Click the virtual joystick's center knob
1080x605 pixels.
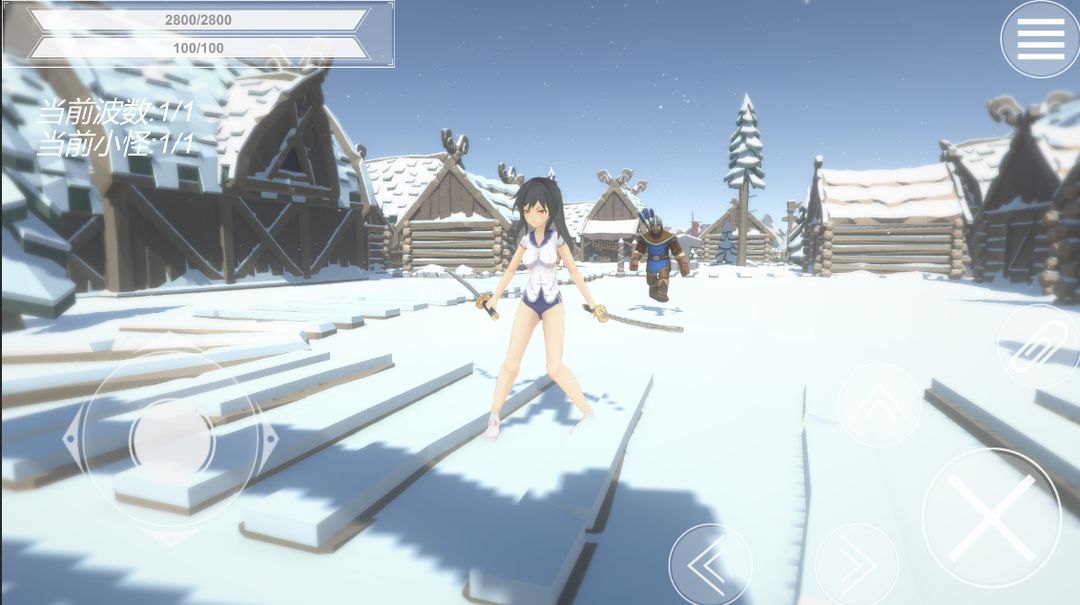[172, 439]
